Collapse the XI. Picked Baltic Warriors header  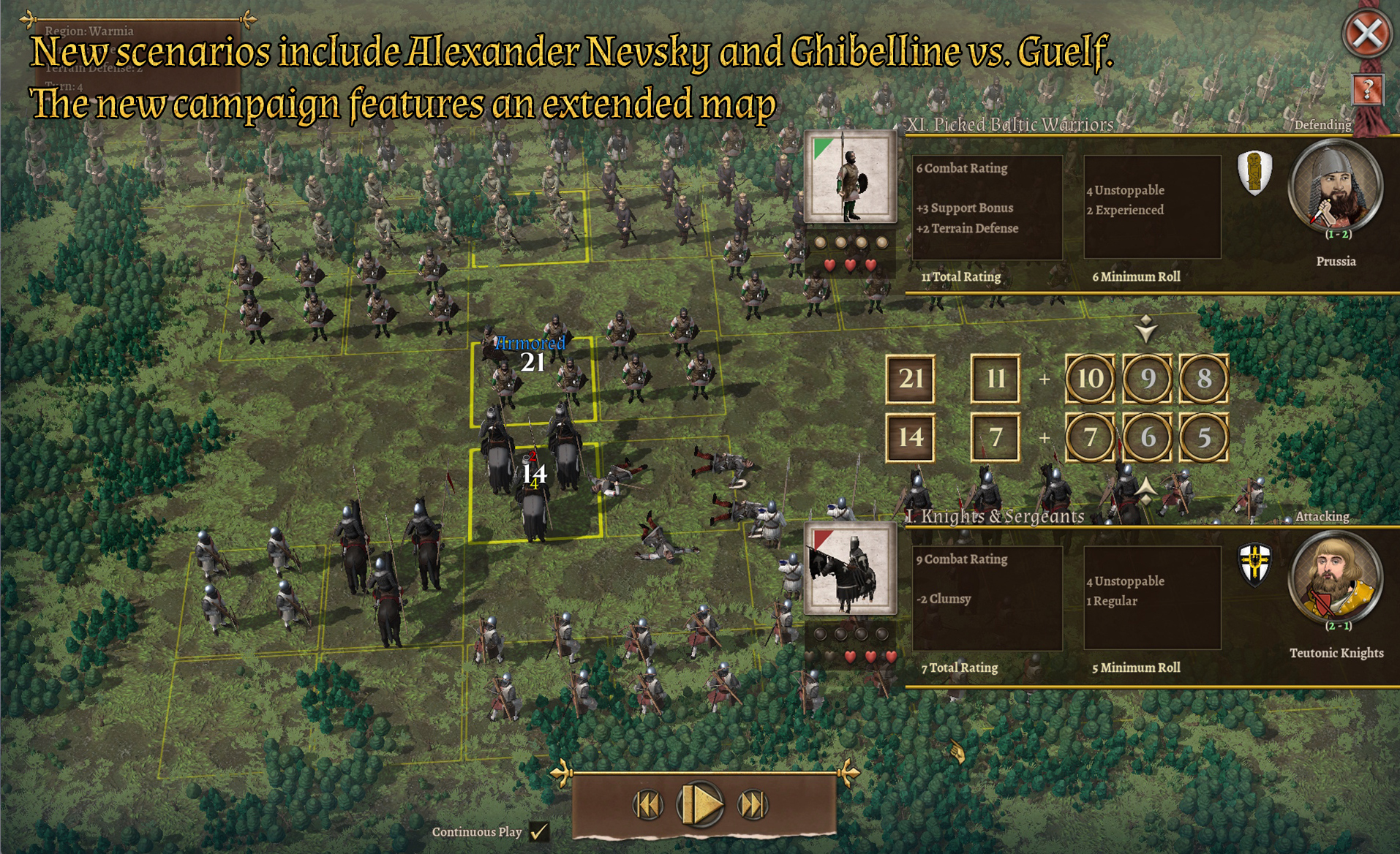1009,125
